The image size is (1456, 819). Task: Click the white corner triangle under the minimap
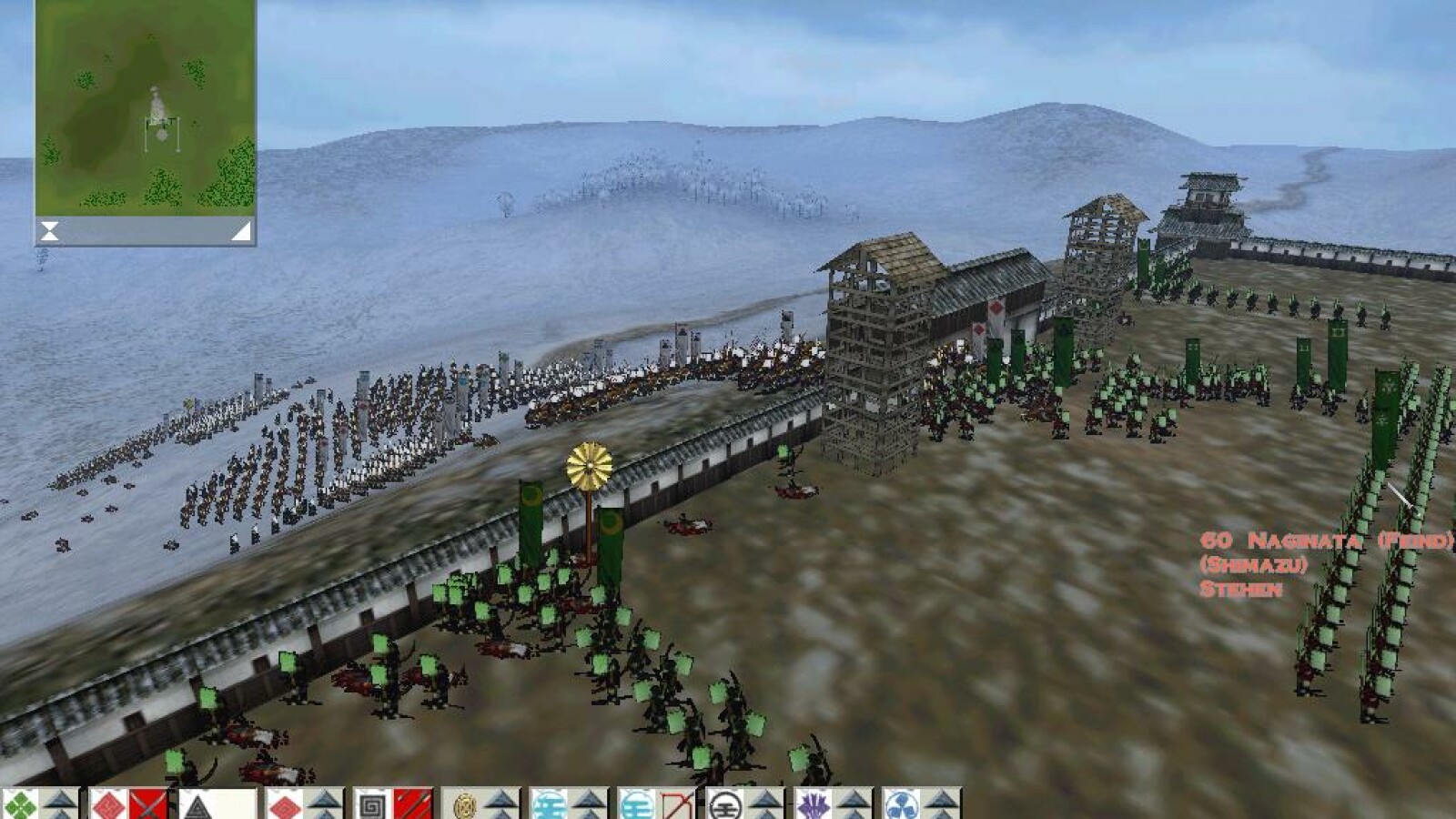pos(240,231)
